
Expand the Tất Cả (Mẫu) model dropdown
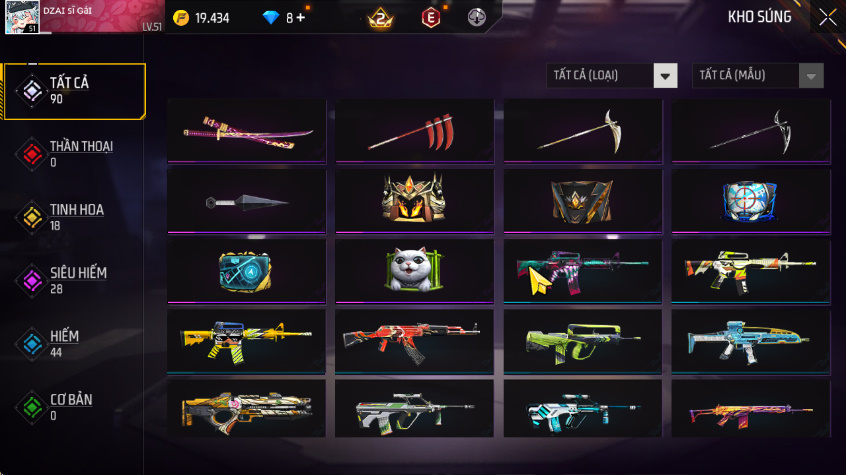[758, 76]
